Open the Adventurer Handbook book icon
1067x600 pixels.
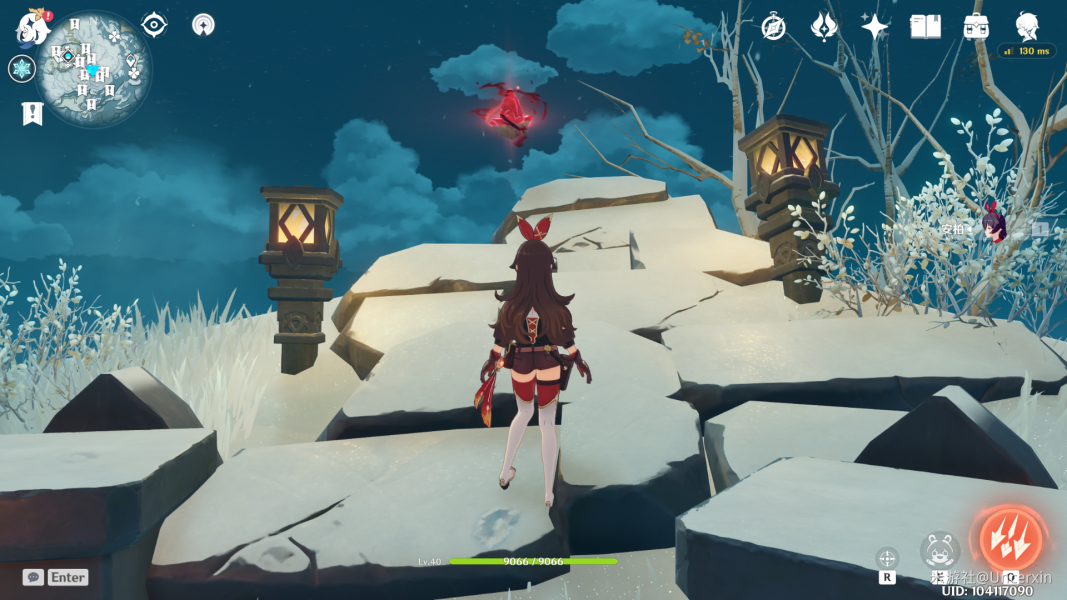925,27
